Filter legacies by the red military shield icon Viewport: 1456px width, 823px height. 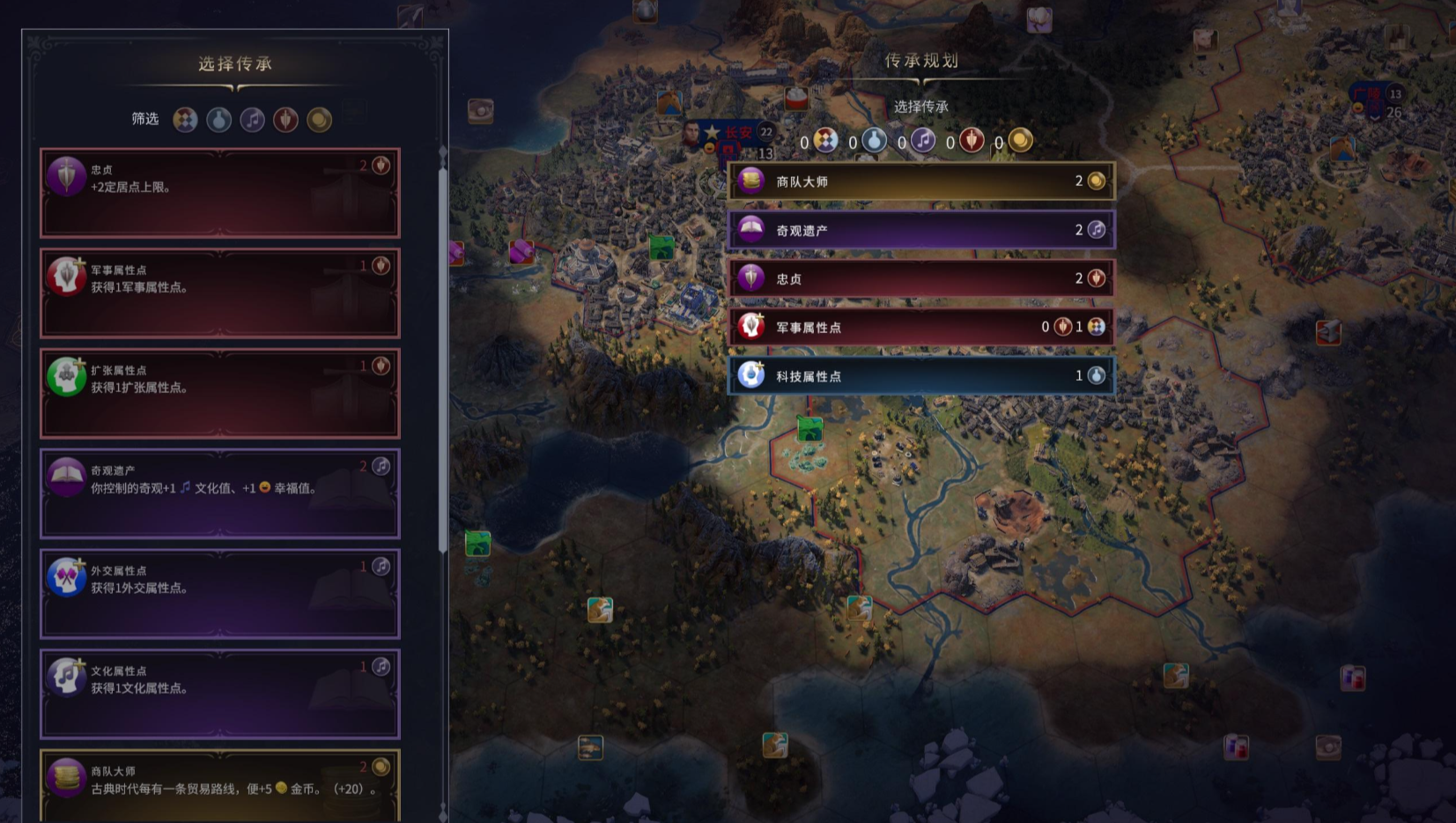point(286,120)
